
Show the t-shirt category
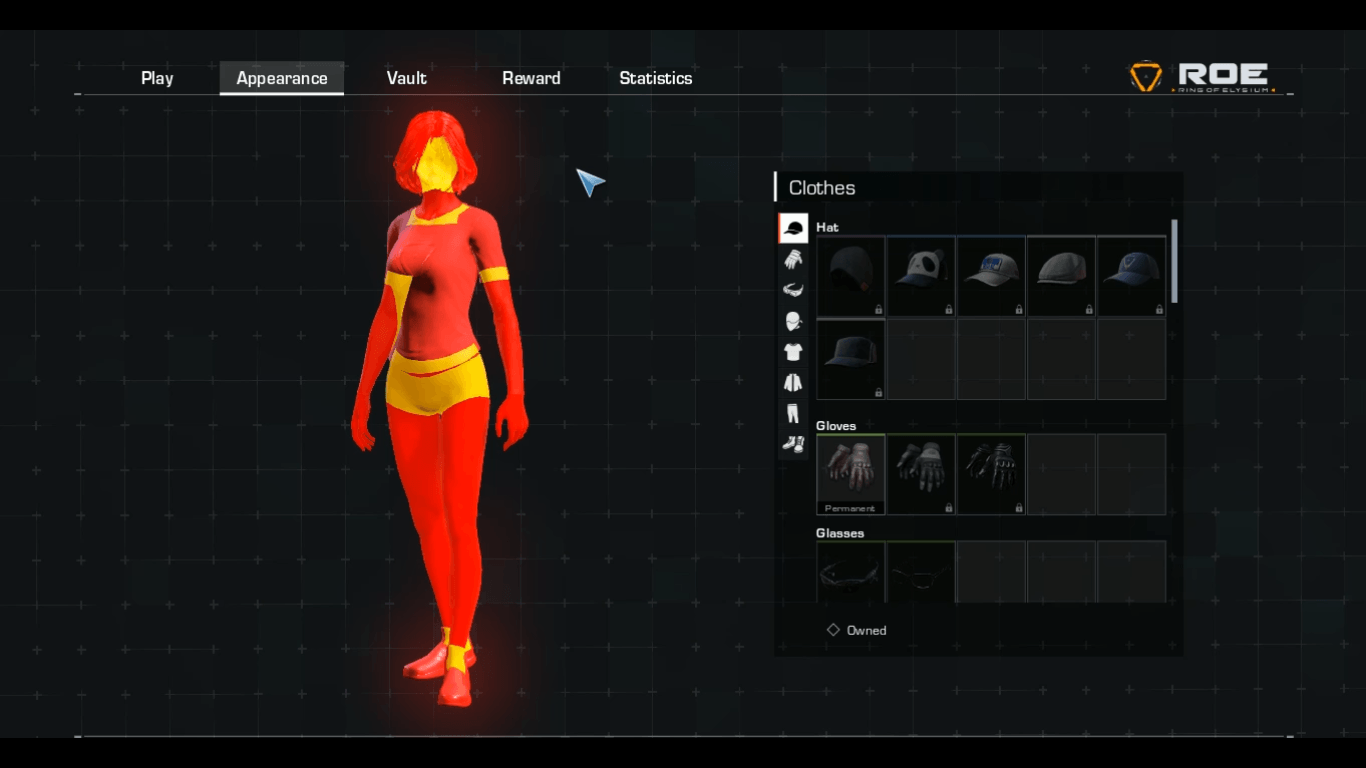tap(793, 352)
